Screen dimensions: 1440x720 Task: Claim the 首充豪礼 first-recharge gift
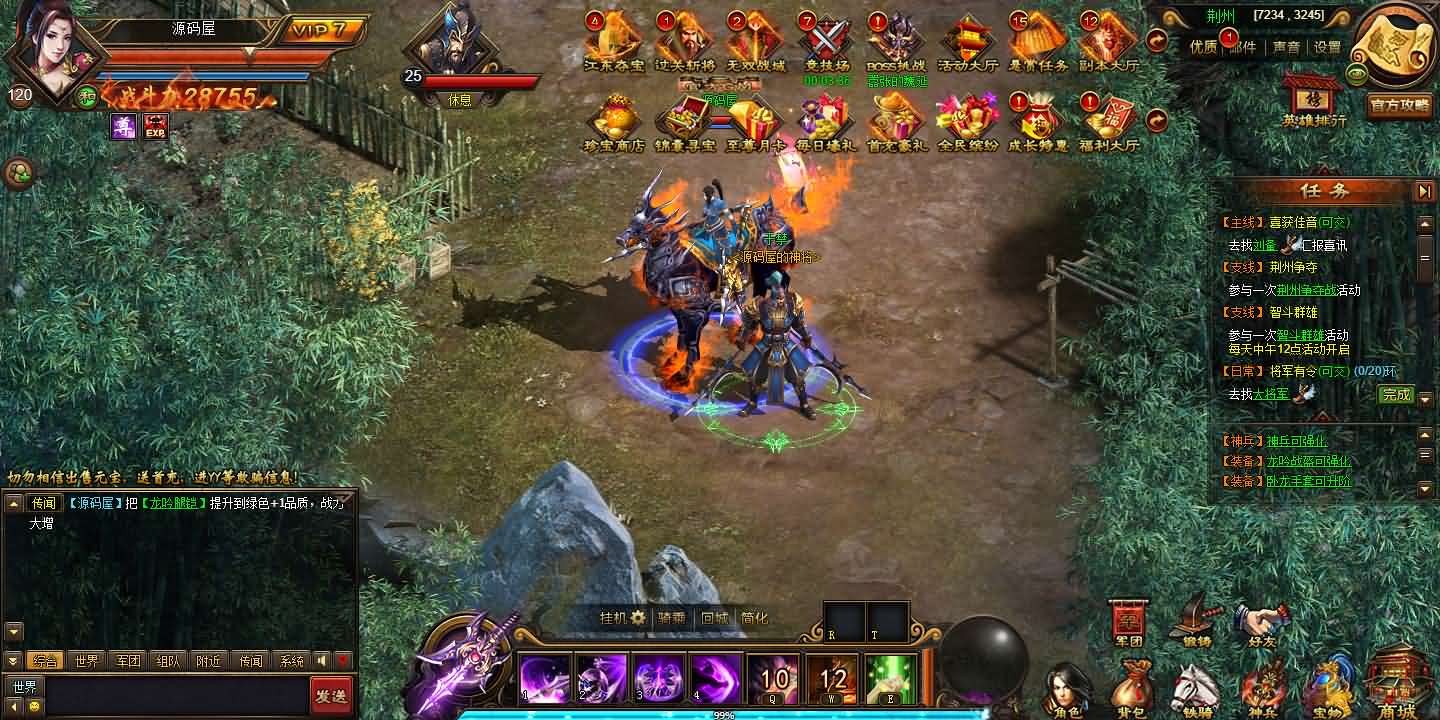(896, 122)
